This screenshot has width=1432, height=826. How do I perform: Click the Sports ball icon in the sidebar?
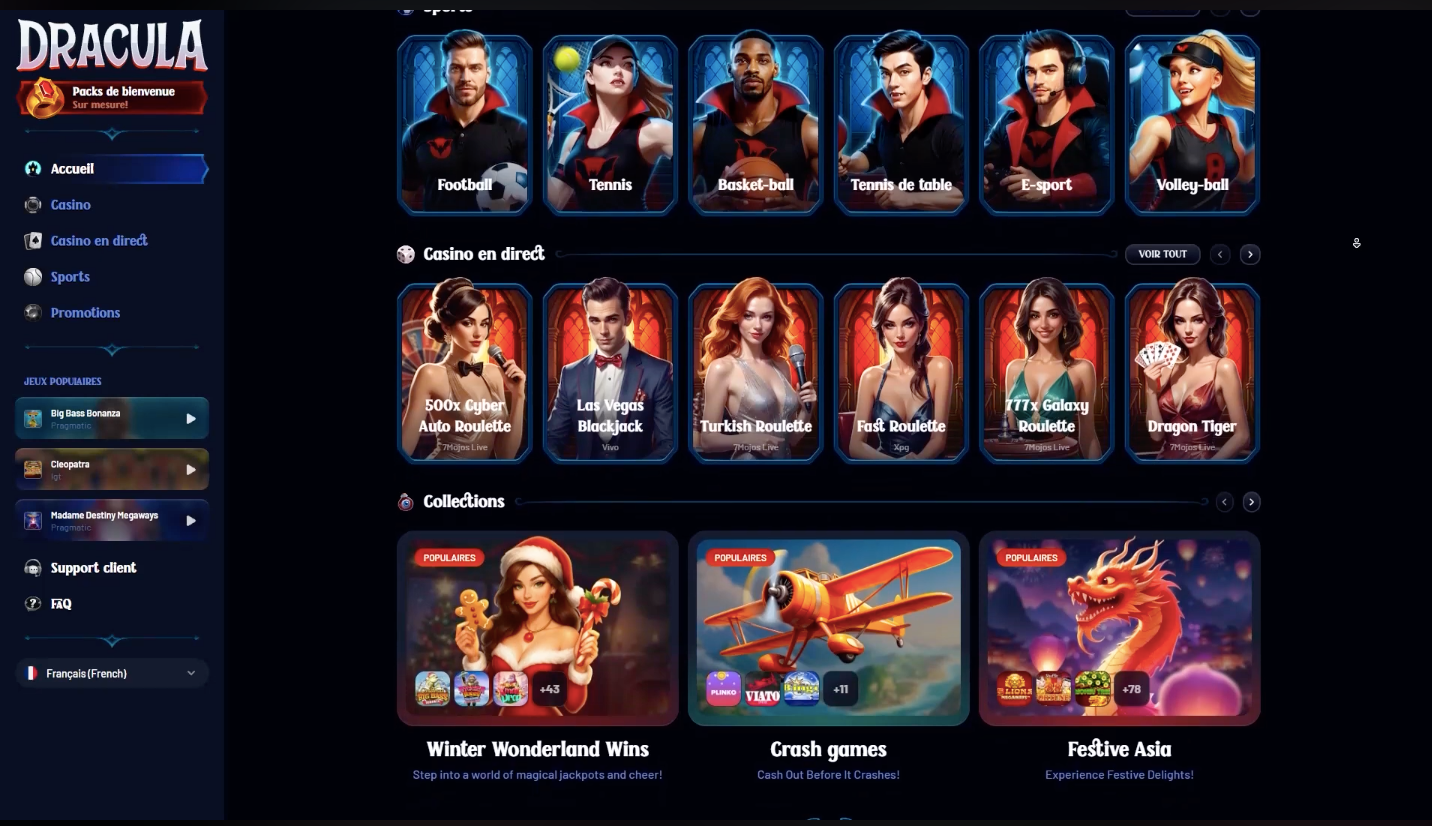(33, 276)
